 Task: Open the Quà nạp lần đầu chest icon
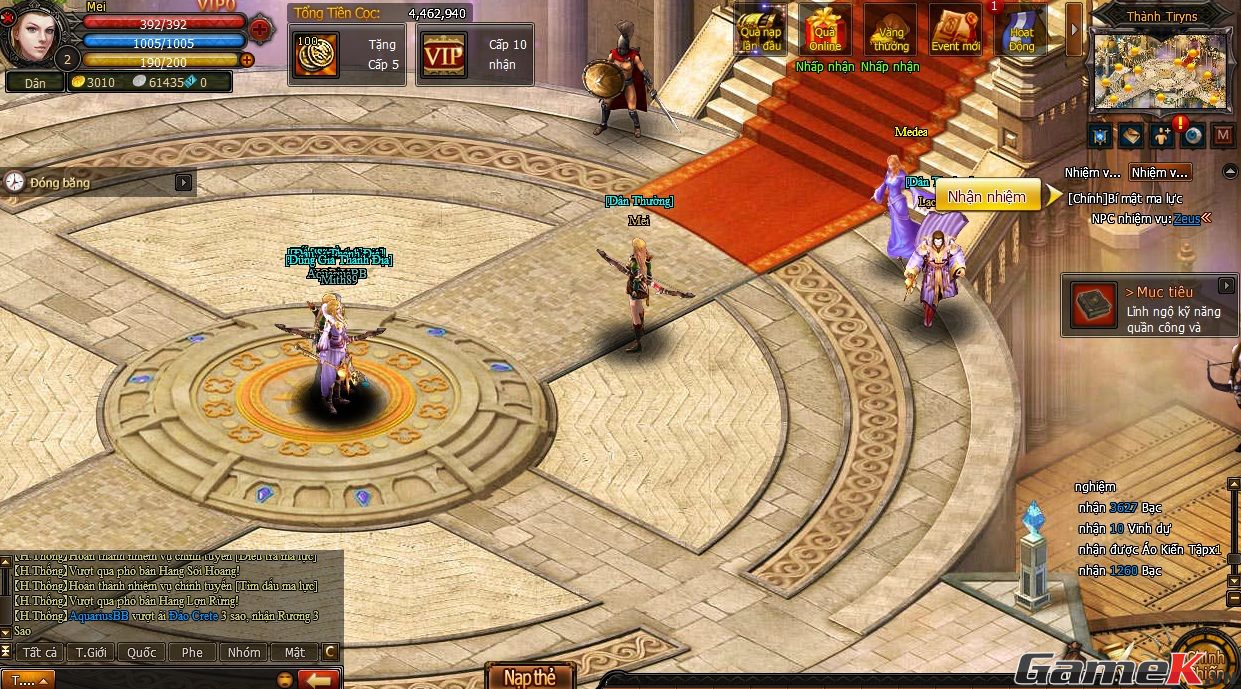pos(760,30)
